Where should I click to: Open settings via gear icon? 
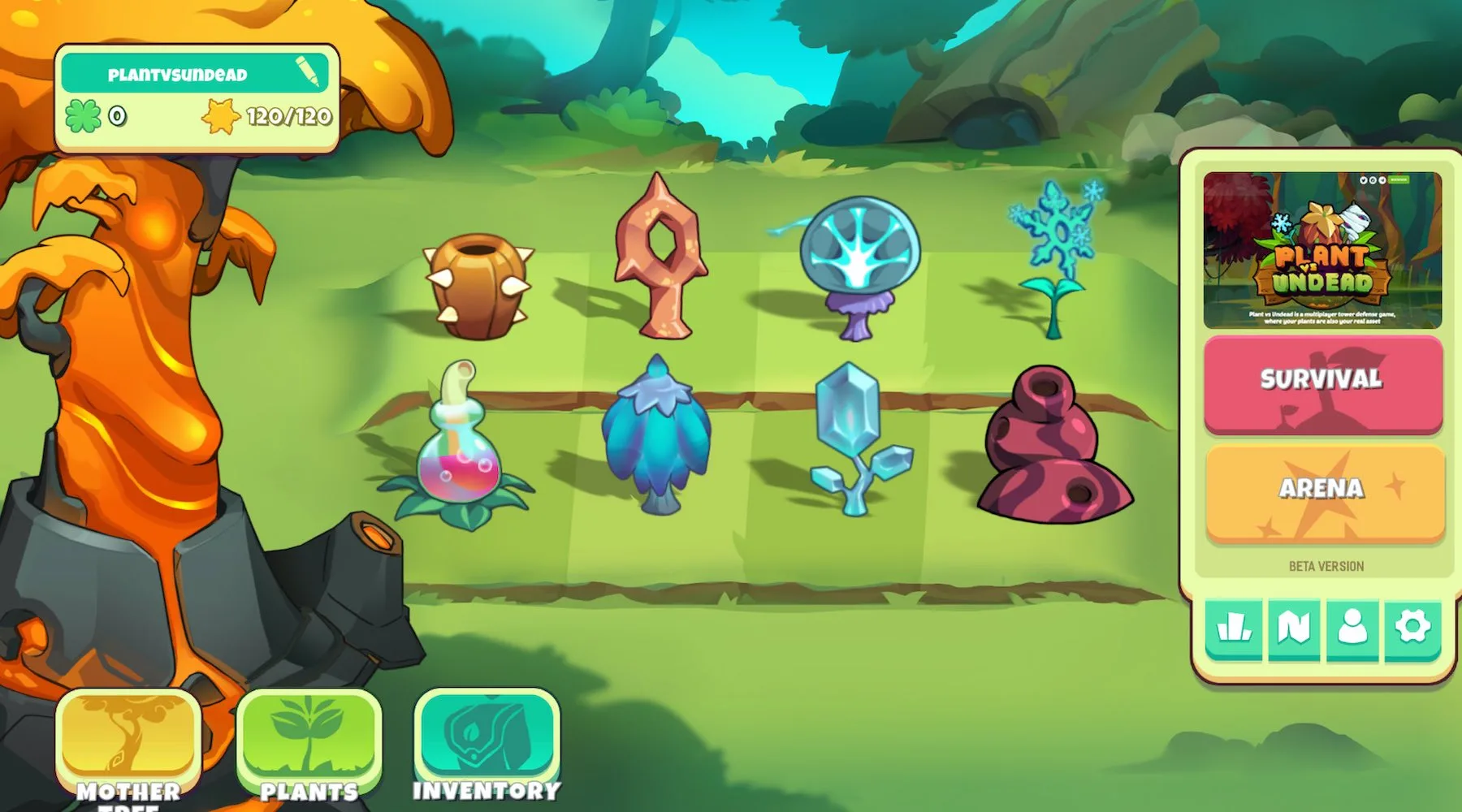click(1412, 628)
